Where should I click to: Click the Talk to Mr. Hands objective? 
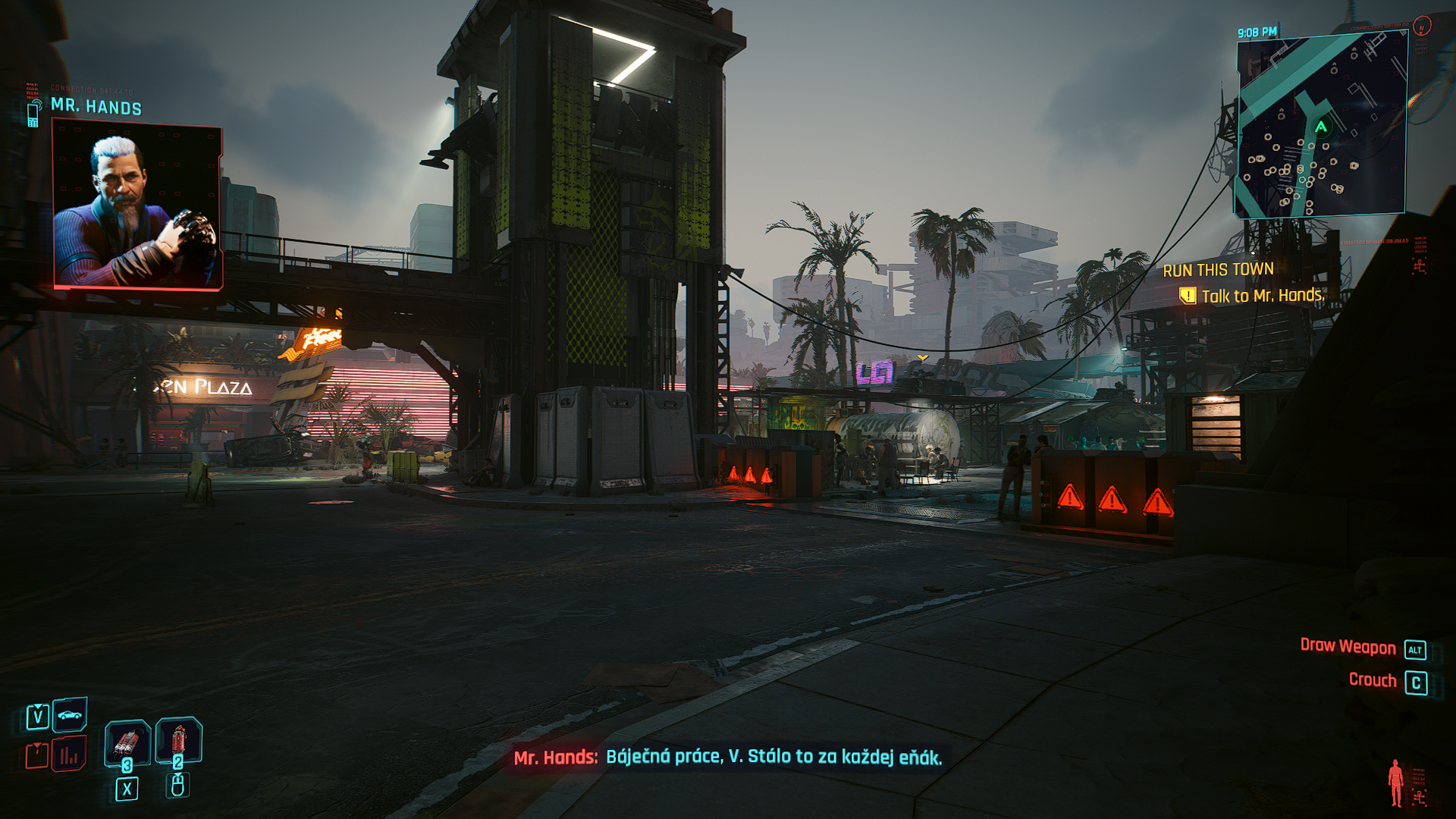[x=1262, y=296]
